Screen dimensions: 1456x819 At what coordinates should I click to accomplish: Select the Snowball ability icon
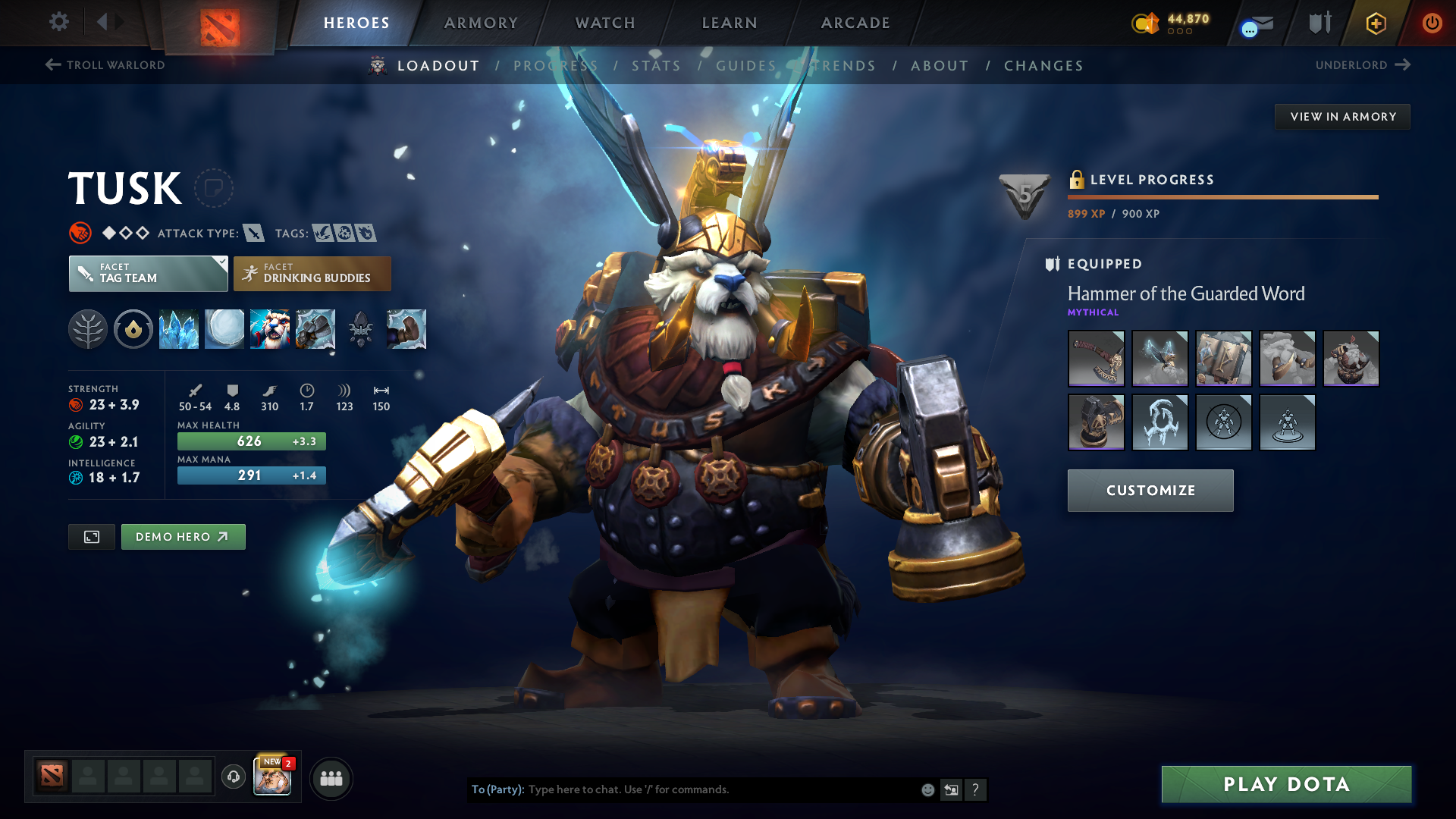tap(224, 329)
